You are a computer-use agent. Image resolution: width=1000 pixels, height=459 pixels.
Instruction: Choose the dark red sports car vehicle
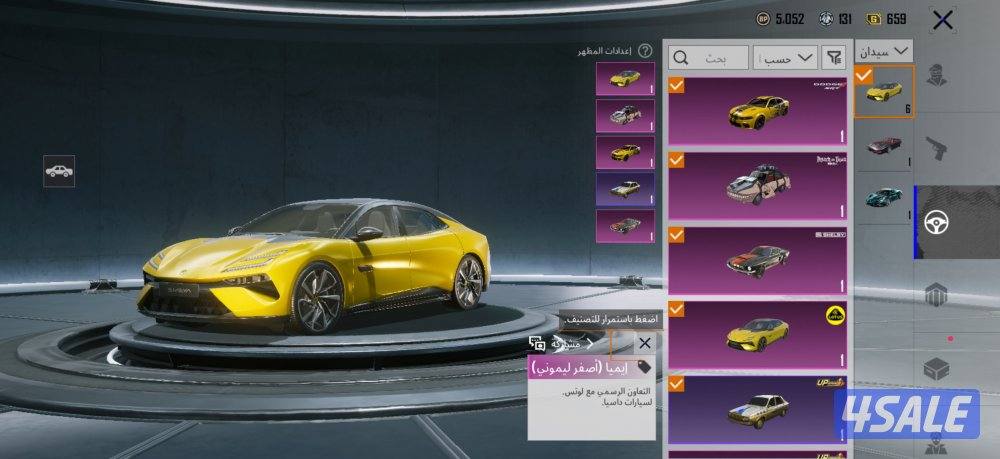(884, 144)
